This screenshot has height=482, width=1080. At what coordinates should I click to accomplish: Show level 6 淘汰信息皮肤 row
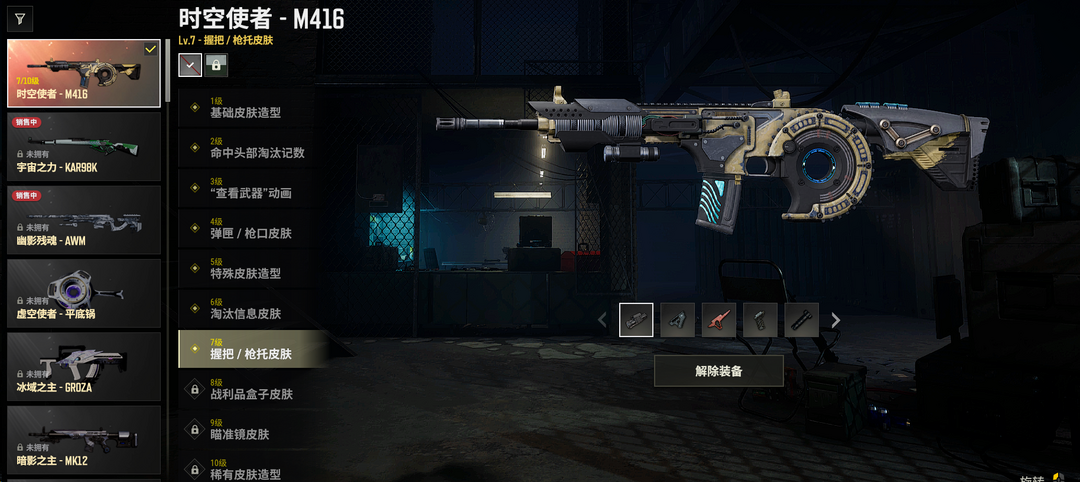[x=253, y=309]
